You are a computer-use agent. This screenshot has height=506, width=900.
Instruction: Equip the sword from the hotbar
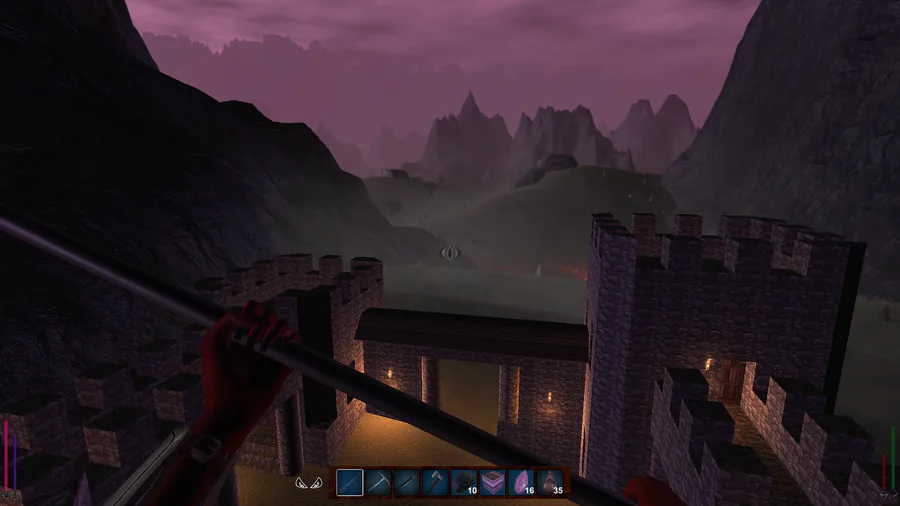[x=407, y=483]
